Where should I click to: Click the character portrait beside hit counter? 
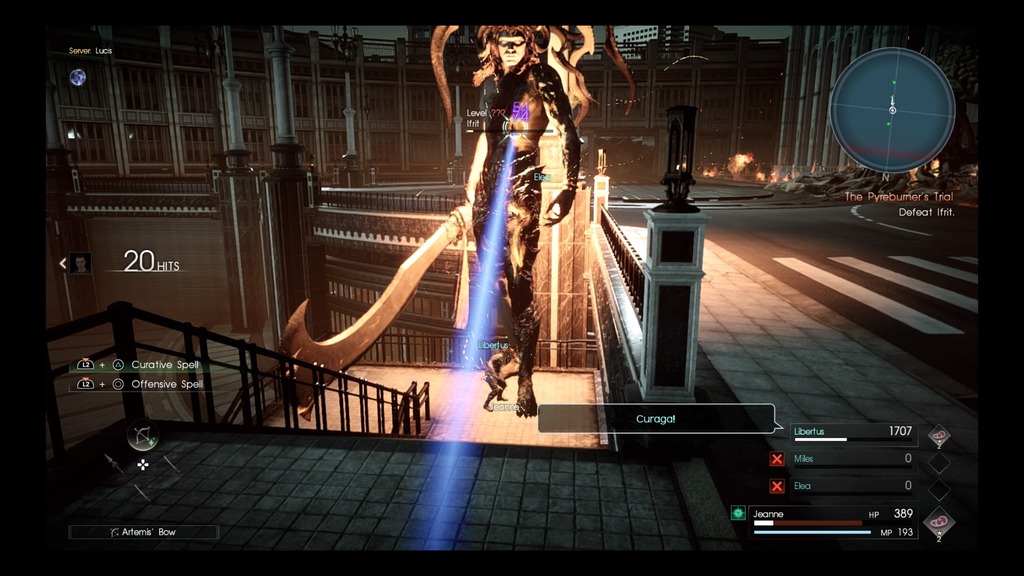click(81, 263)
